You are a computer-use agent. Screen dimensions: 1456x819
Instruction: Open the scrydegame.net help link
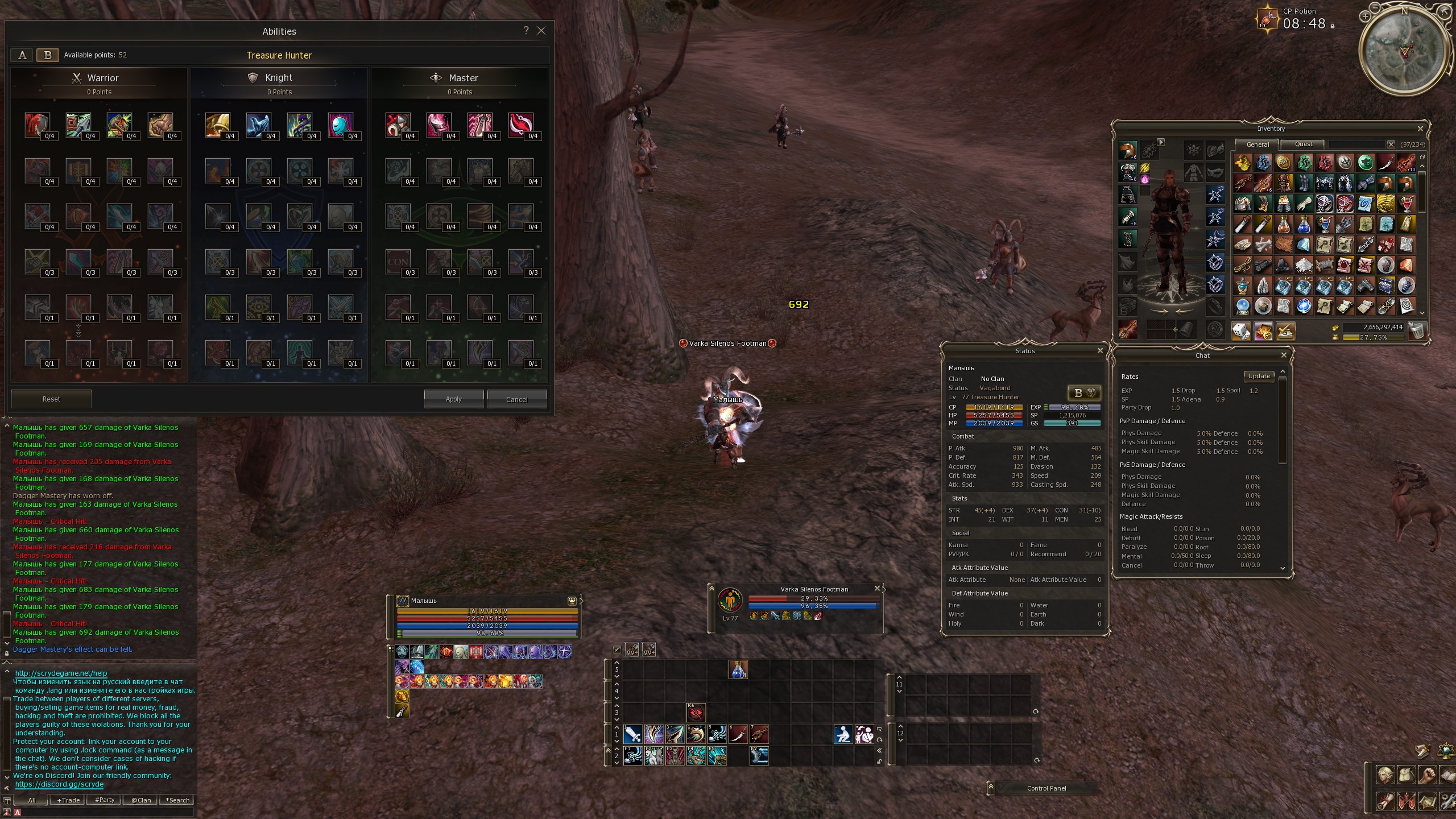click(61, 673)
